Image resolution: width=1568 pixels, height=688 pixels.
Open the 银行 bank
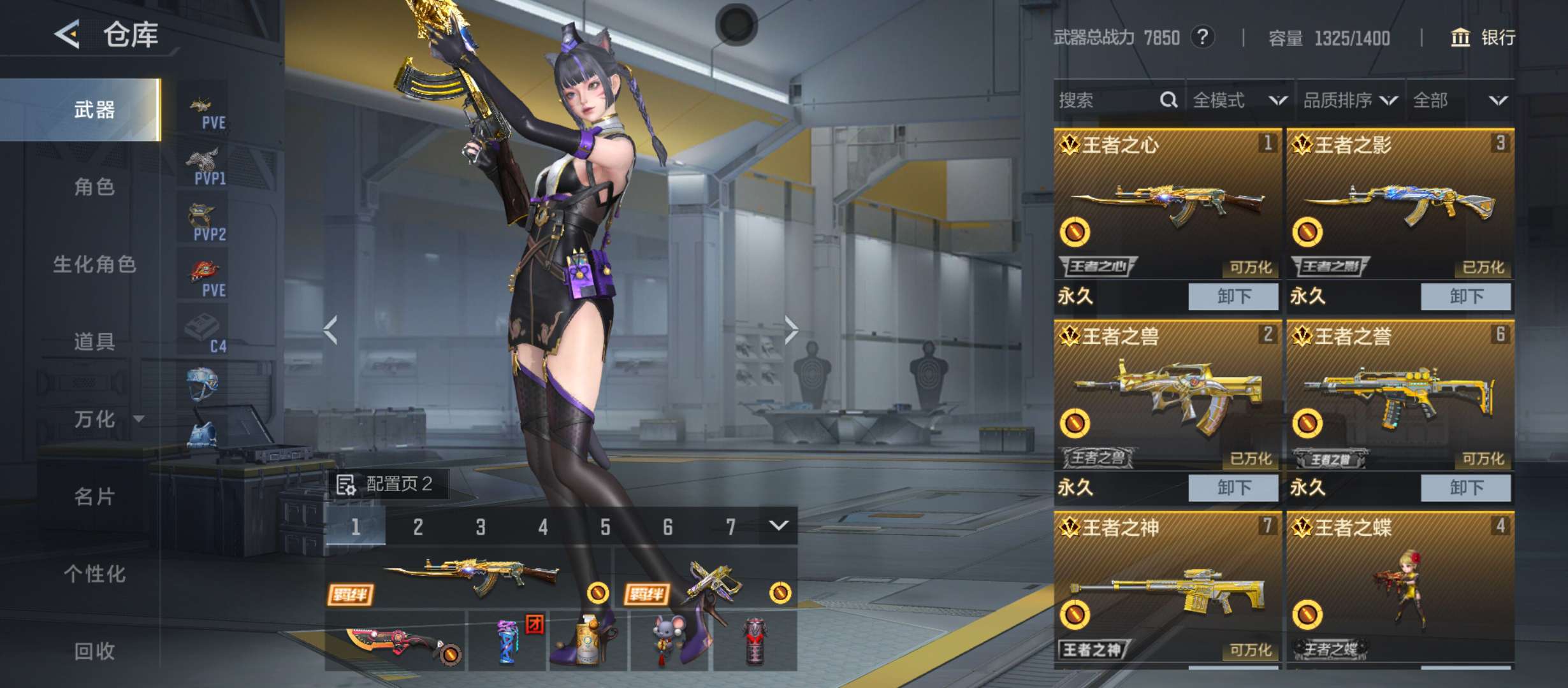pyautogui.click(x=1483, y=38)
